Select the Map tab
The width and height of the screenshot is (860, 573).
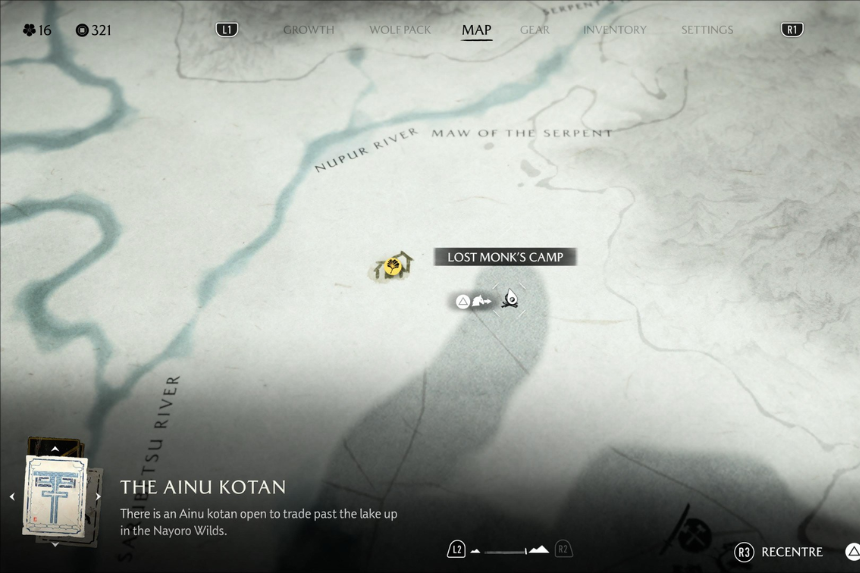tap(476, 30)
